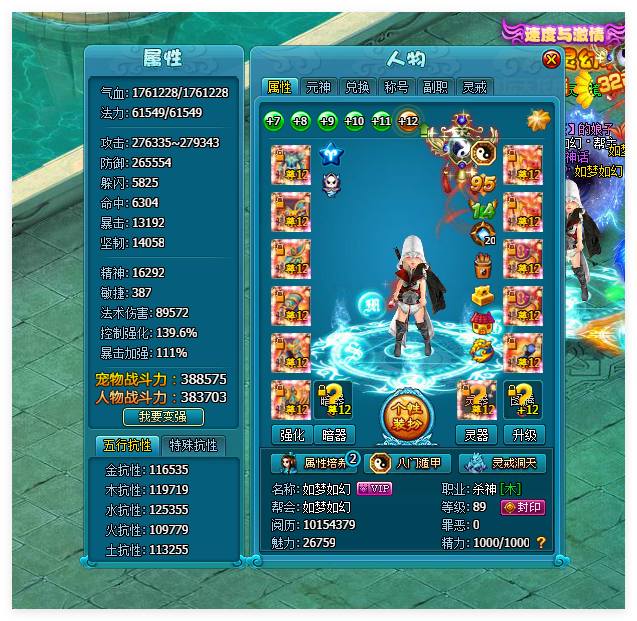637x621 pixels.
Task: Open the 灵戒 tab
Action: point(474,87)
